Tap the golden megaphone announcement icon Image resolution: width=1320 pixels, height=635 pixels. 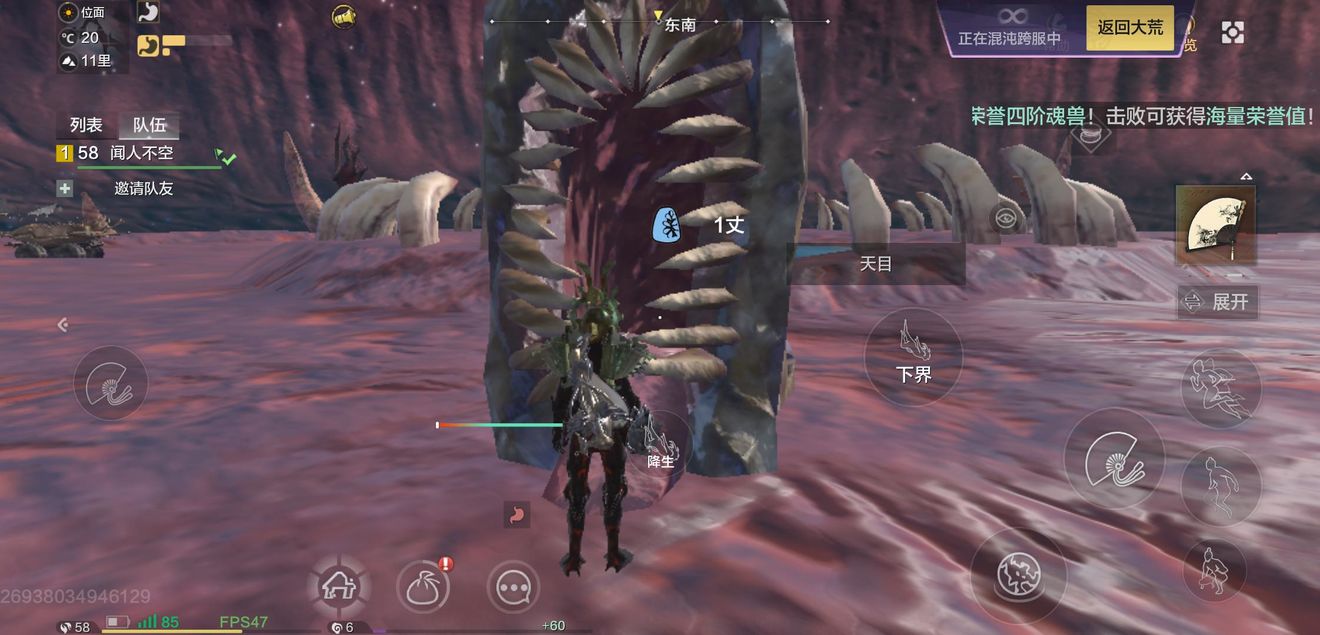tap(344, 17)
